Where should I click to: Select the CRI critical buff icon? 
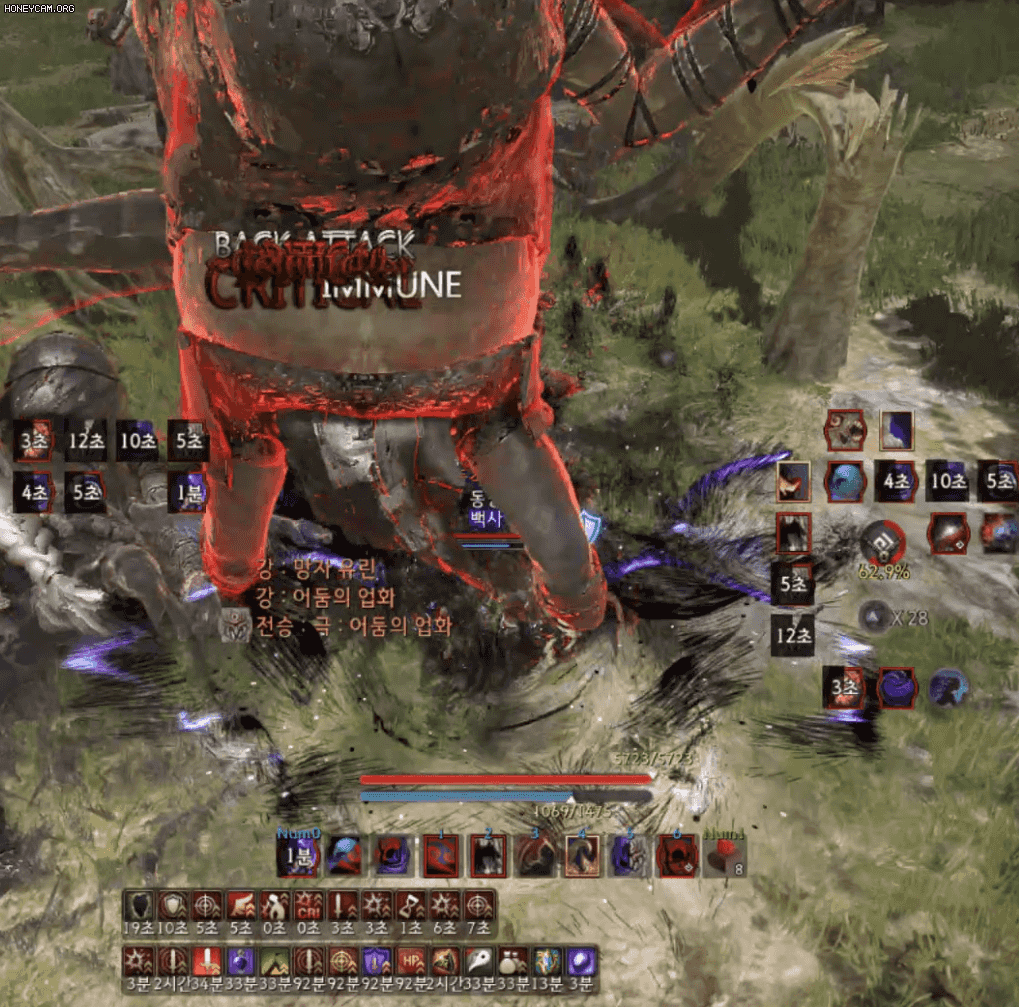point(309,906)
